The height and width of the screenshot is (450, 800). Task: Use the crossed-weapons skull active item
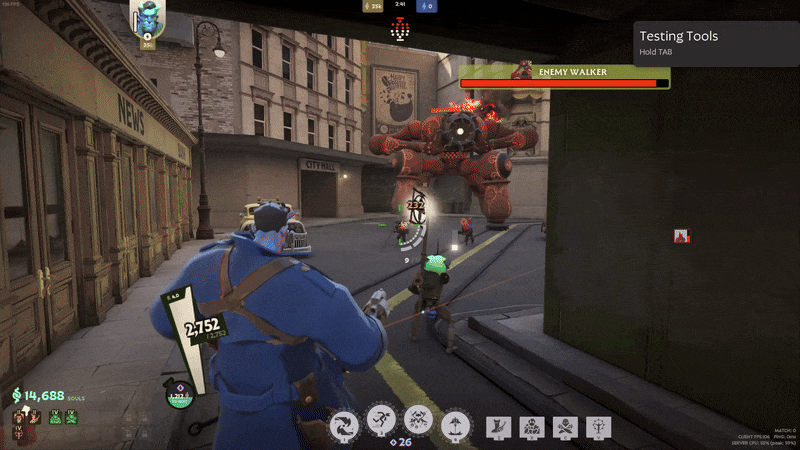click(565, 427)
